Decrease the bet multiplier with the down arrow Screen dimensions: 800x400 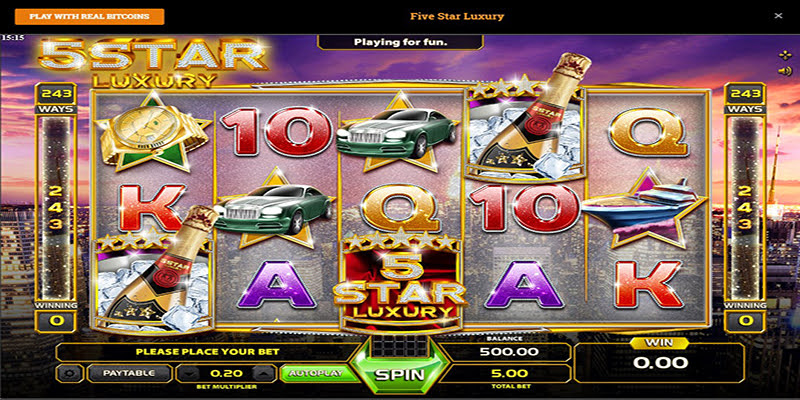point(186,373)
